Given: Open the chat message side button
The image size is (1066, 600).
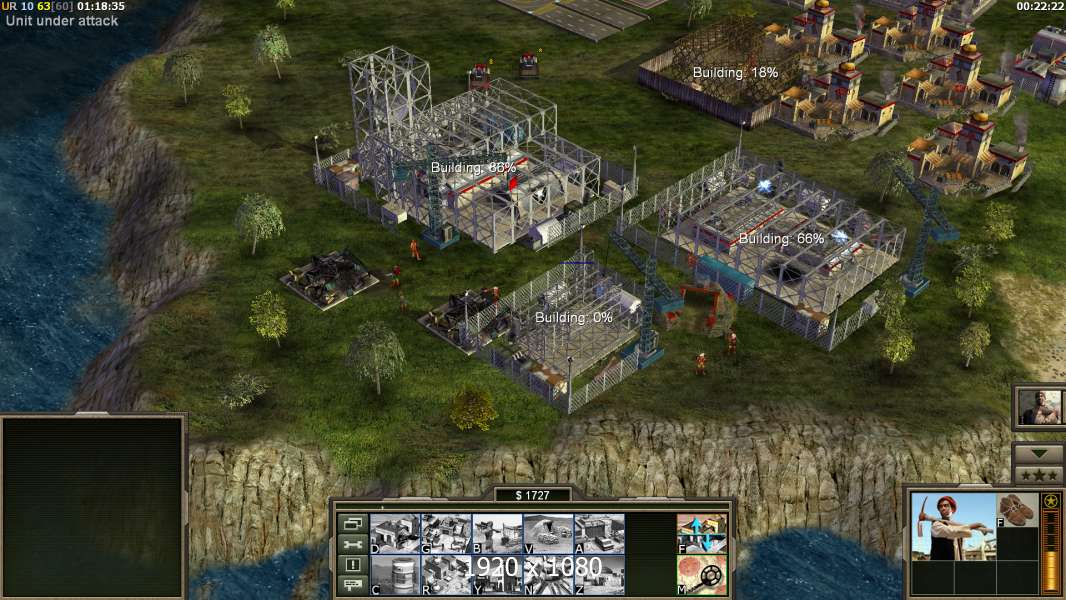Looking at the screenshot, I should pos(351,586).
